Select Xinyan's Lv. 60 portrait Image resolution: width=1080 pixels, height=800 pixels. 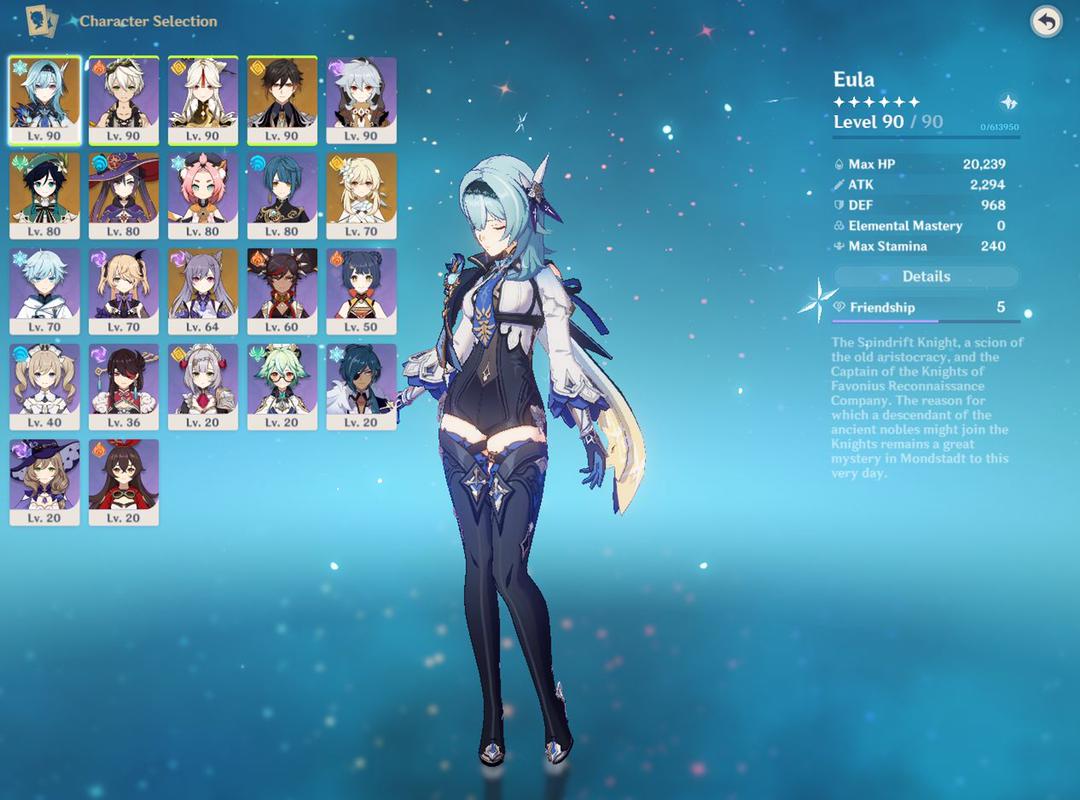pos(282,290)
